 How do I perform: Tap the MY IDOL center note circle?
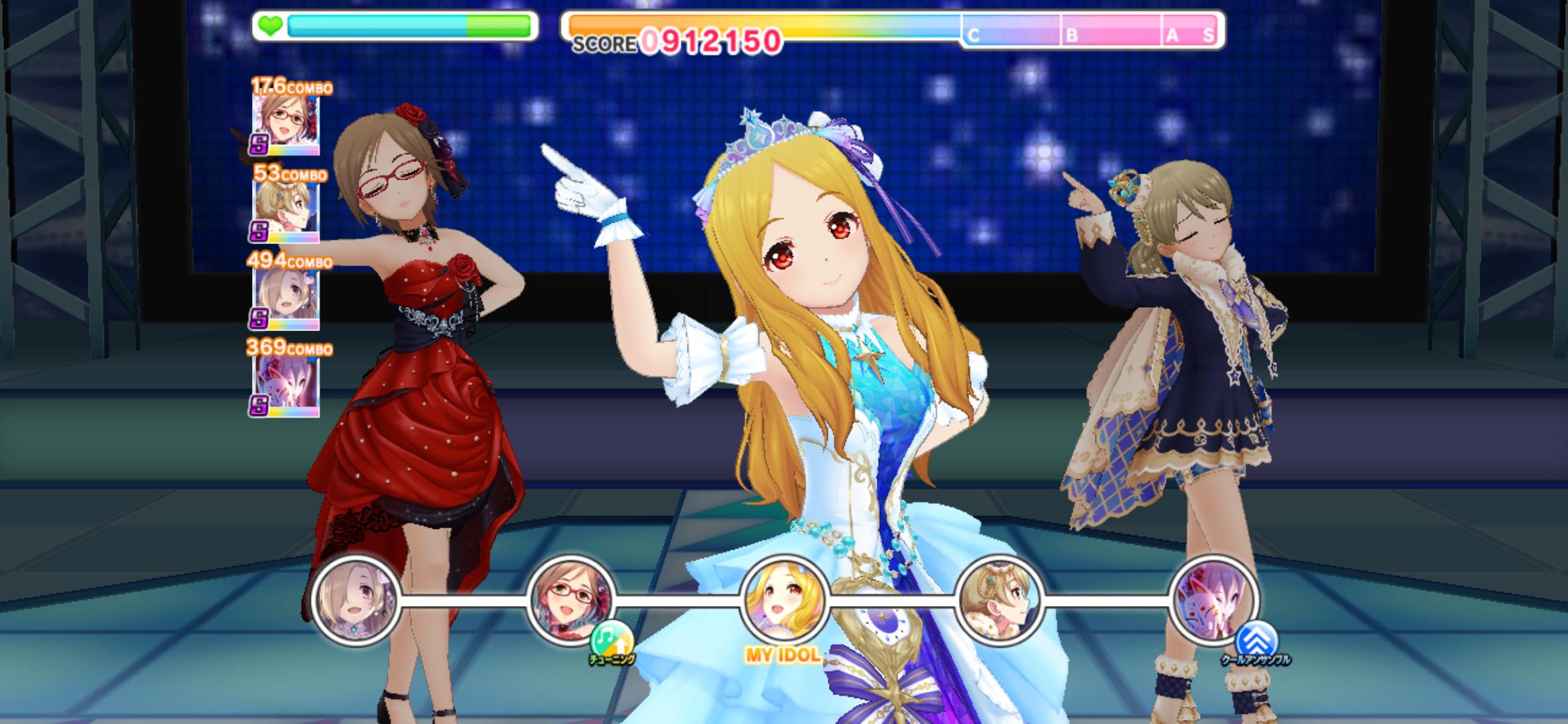tap(784, 600)
